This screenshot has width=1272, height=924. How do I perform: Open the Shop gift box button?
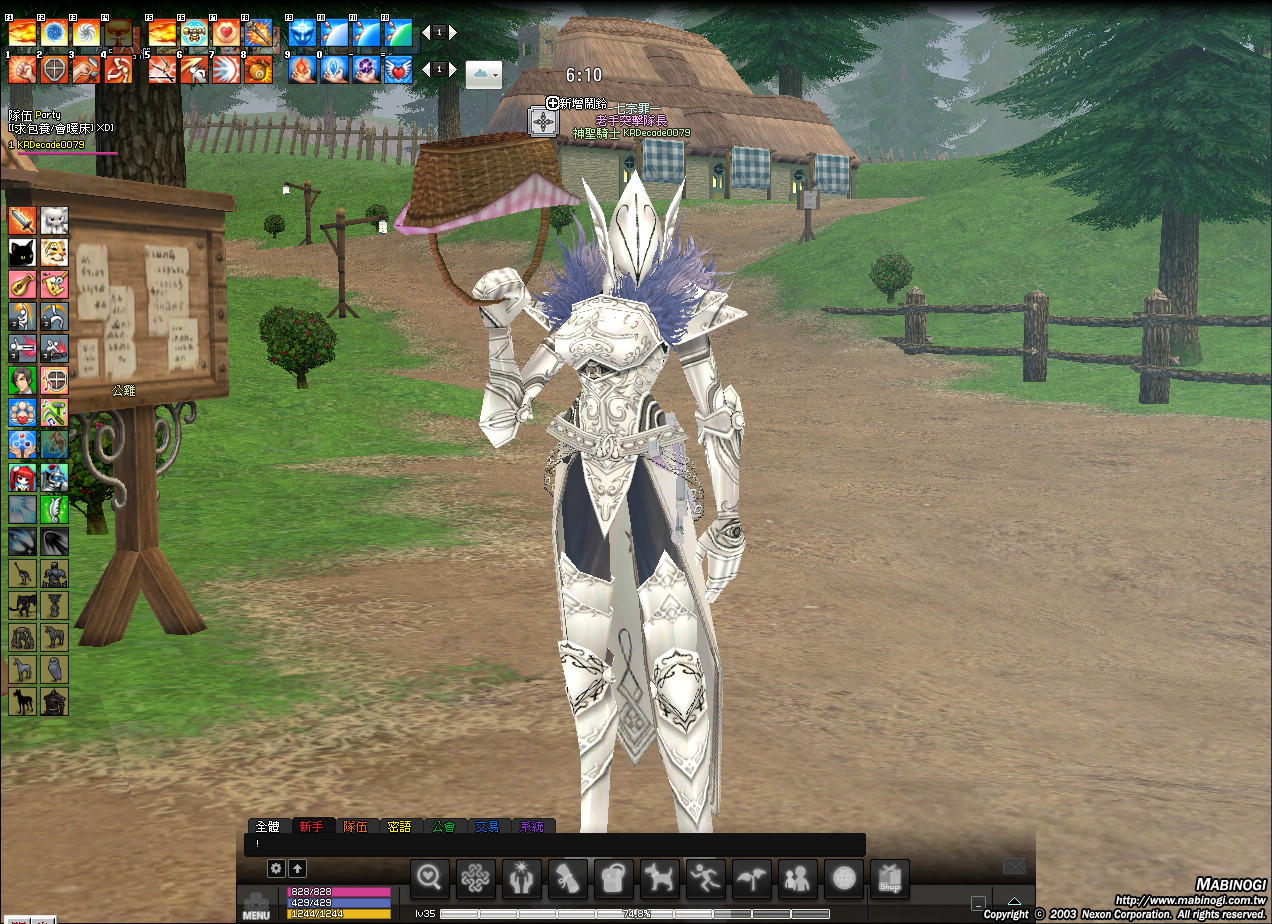click(x=889, y=879)
